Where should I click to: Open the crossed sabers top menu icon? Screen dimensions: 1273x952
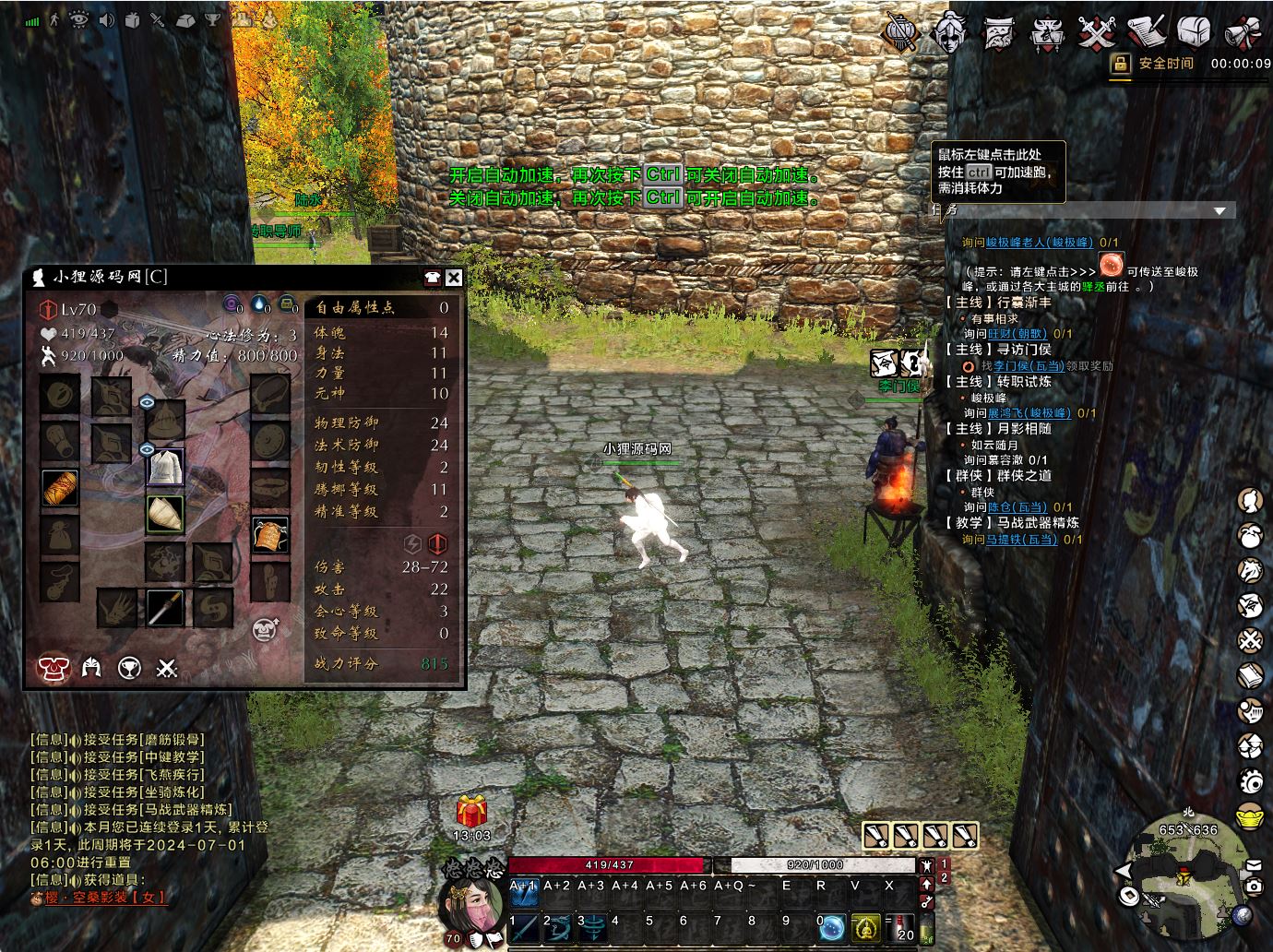click(1097, 32)
